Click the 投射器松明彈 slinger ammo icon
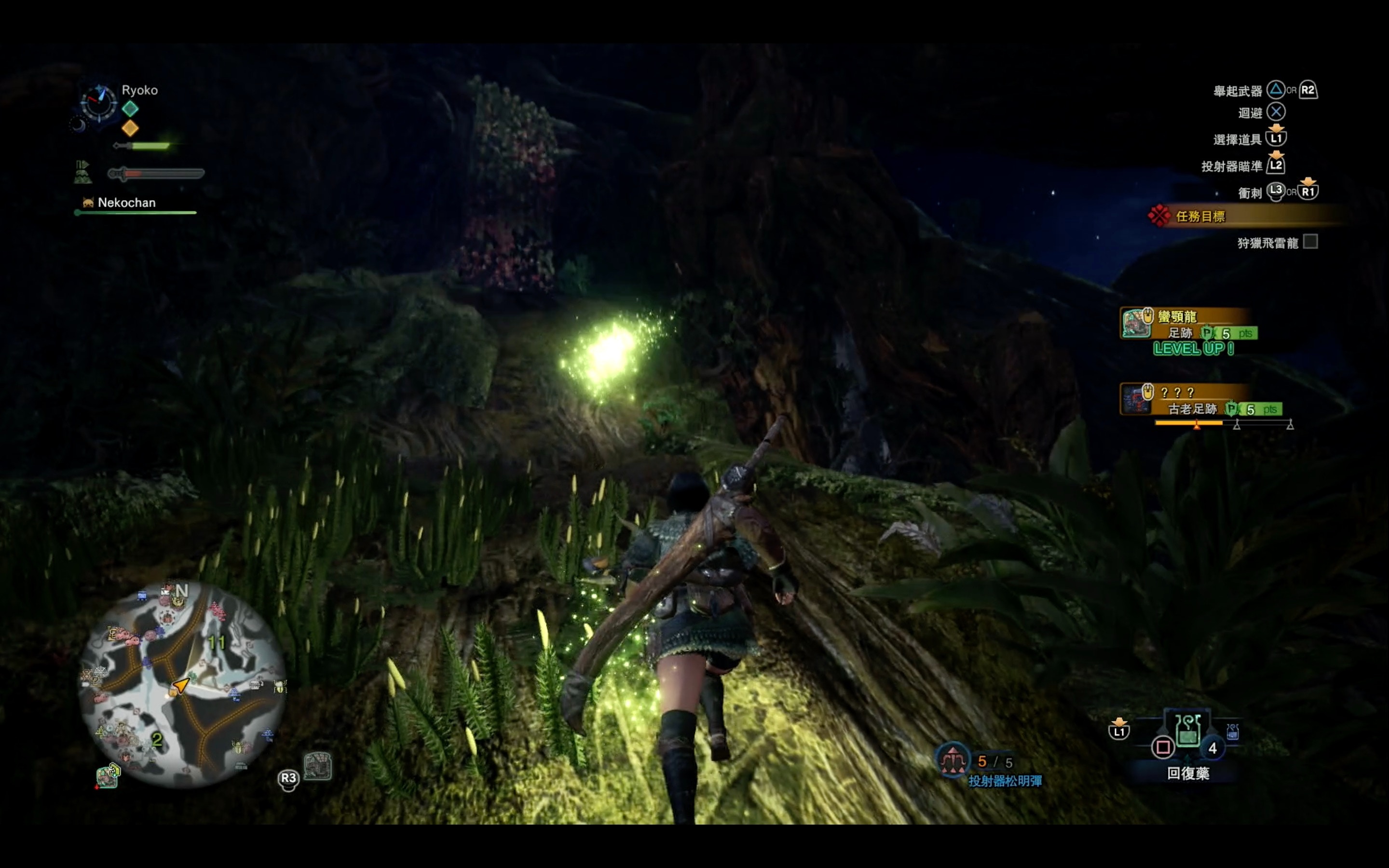The height and width of the screenshot is (868, 1389). (952, 760)
